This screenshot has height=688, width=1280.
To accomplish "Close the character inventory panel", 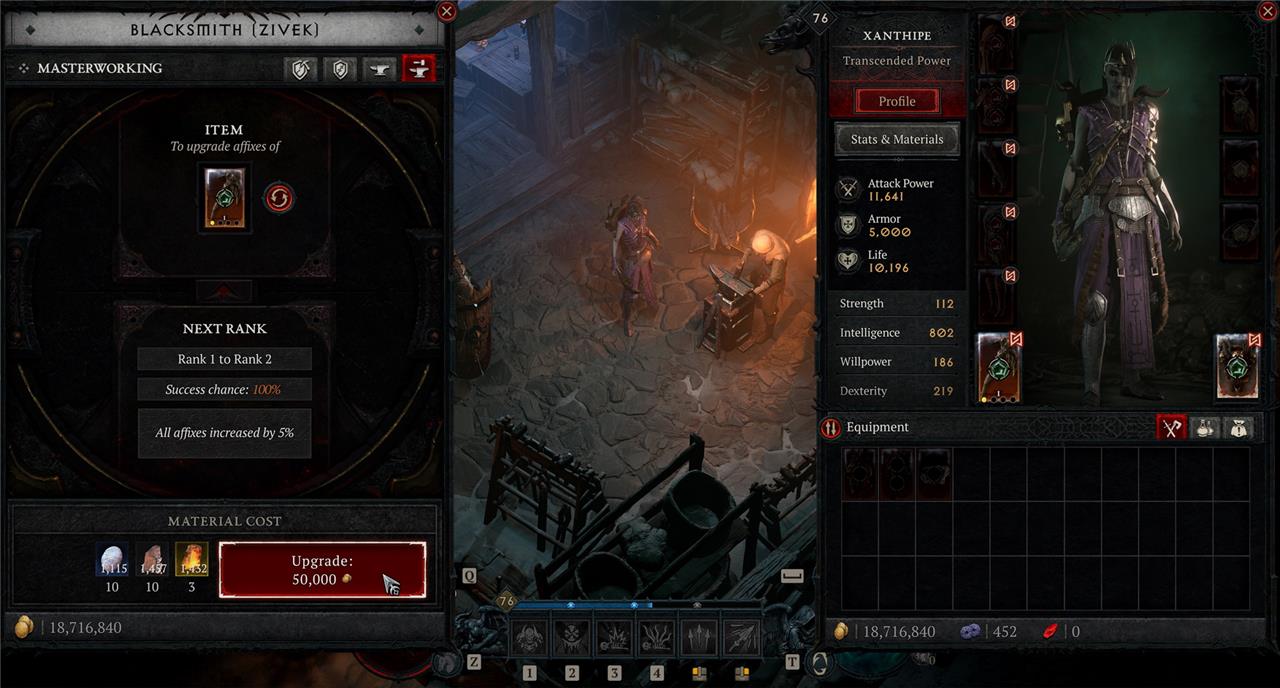I will point(1264,12).
